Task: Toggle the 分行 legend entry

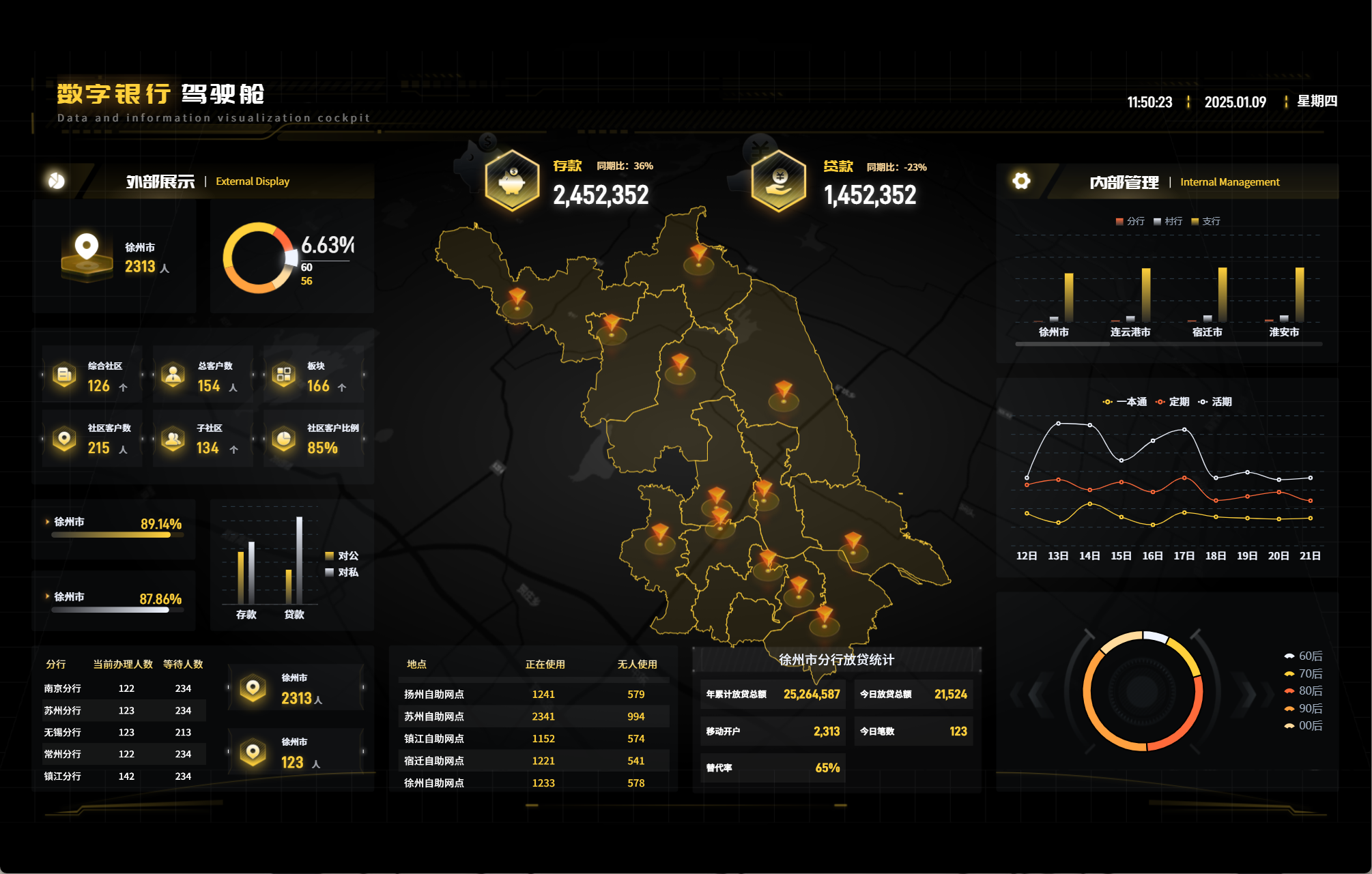Action: click(1130, 222)
